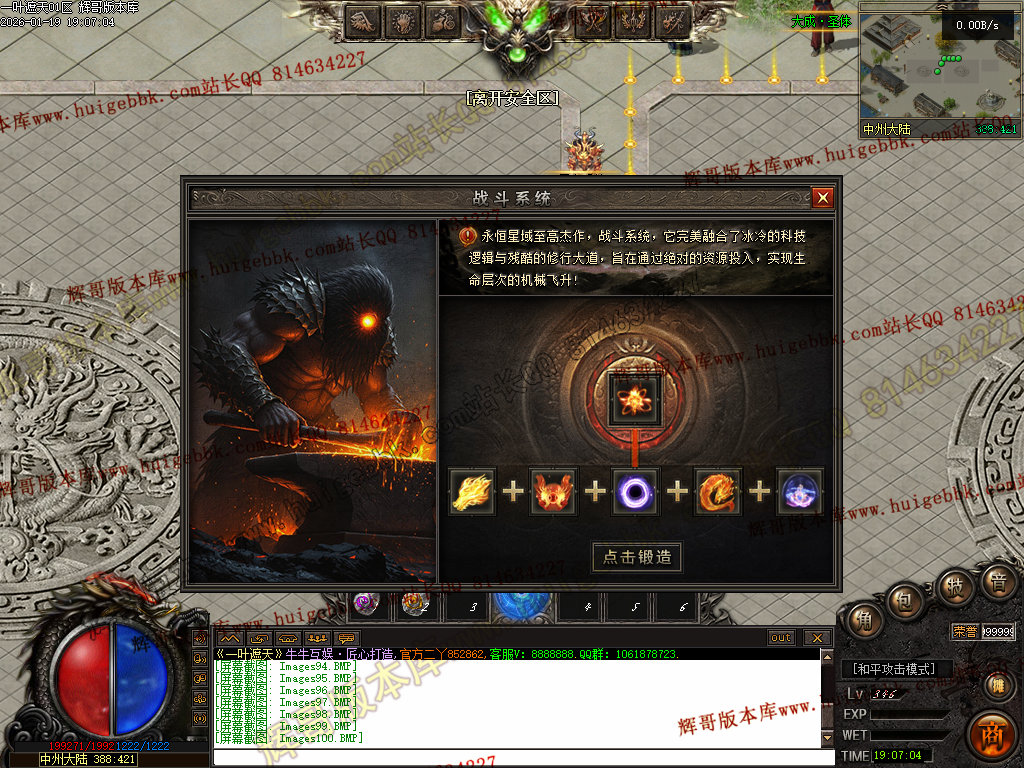Image resolution: width=1024 pixels, height=768 pixels.
Task: Select the fire dragon material slot
Action: coord(718,491)
